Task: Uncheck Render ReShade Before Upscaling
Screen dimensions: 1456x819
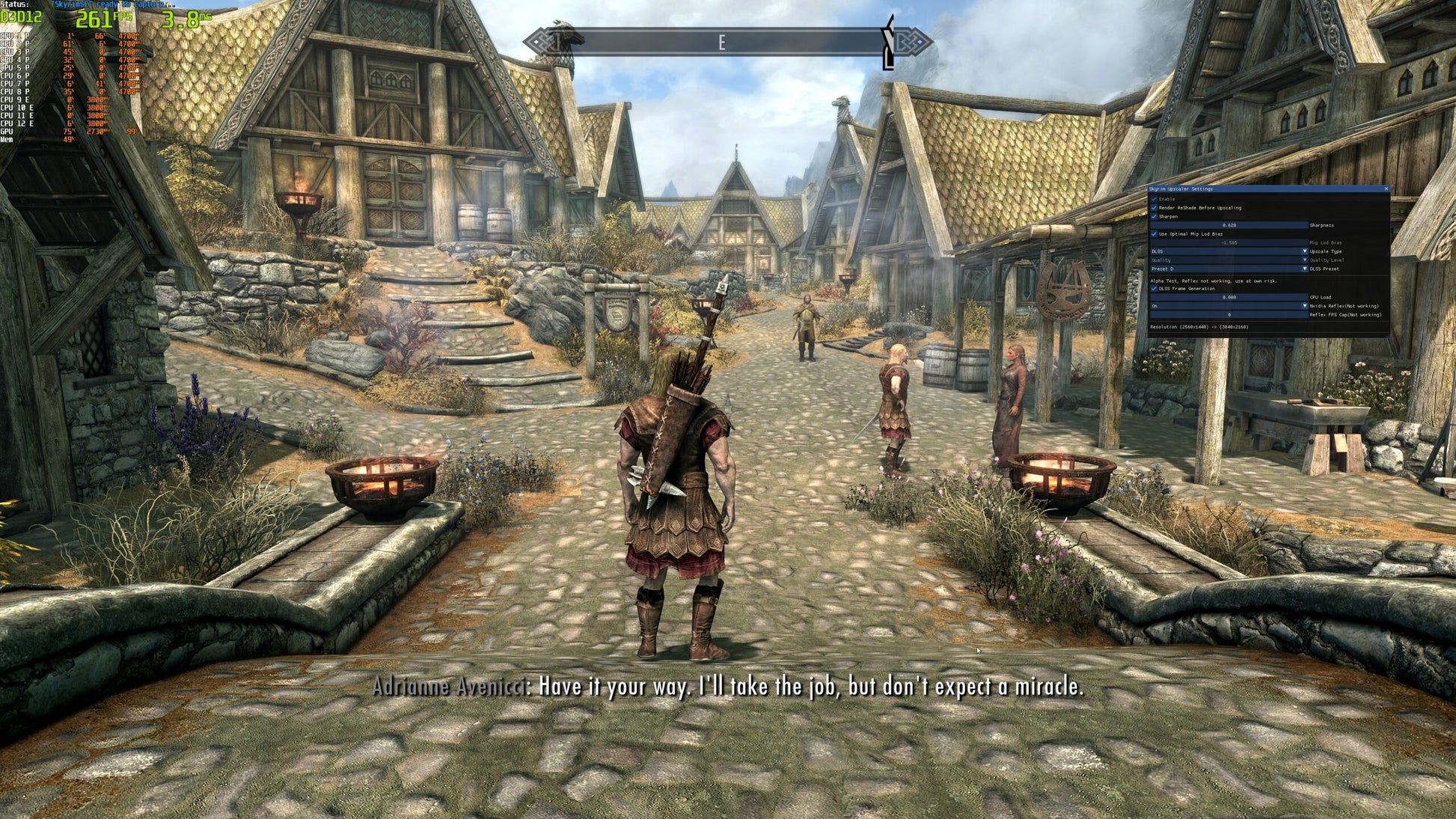Action: coord(1154,208)
